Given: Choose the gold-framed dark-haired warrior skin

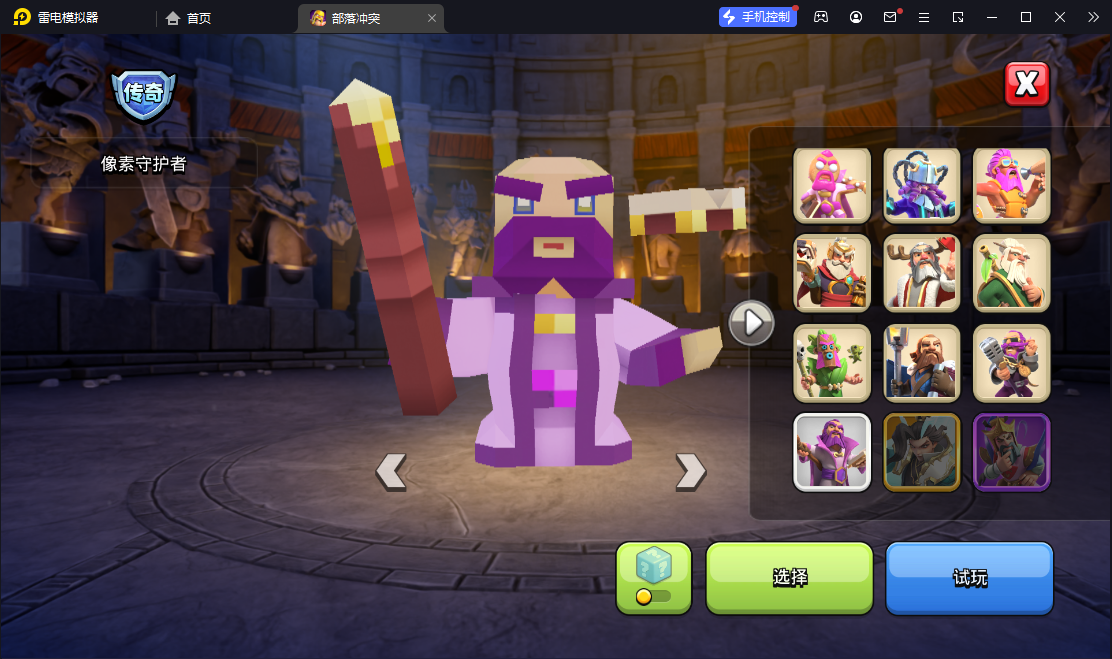Looking at the screenshot, I should pyautogui.click(x=922, y=452).
